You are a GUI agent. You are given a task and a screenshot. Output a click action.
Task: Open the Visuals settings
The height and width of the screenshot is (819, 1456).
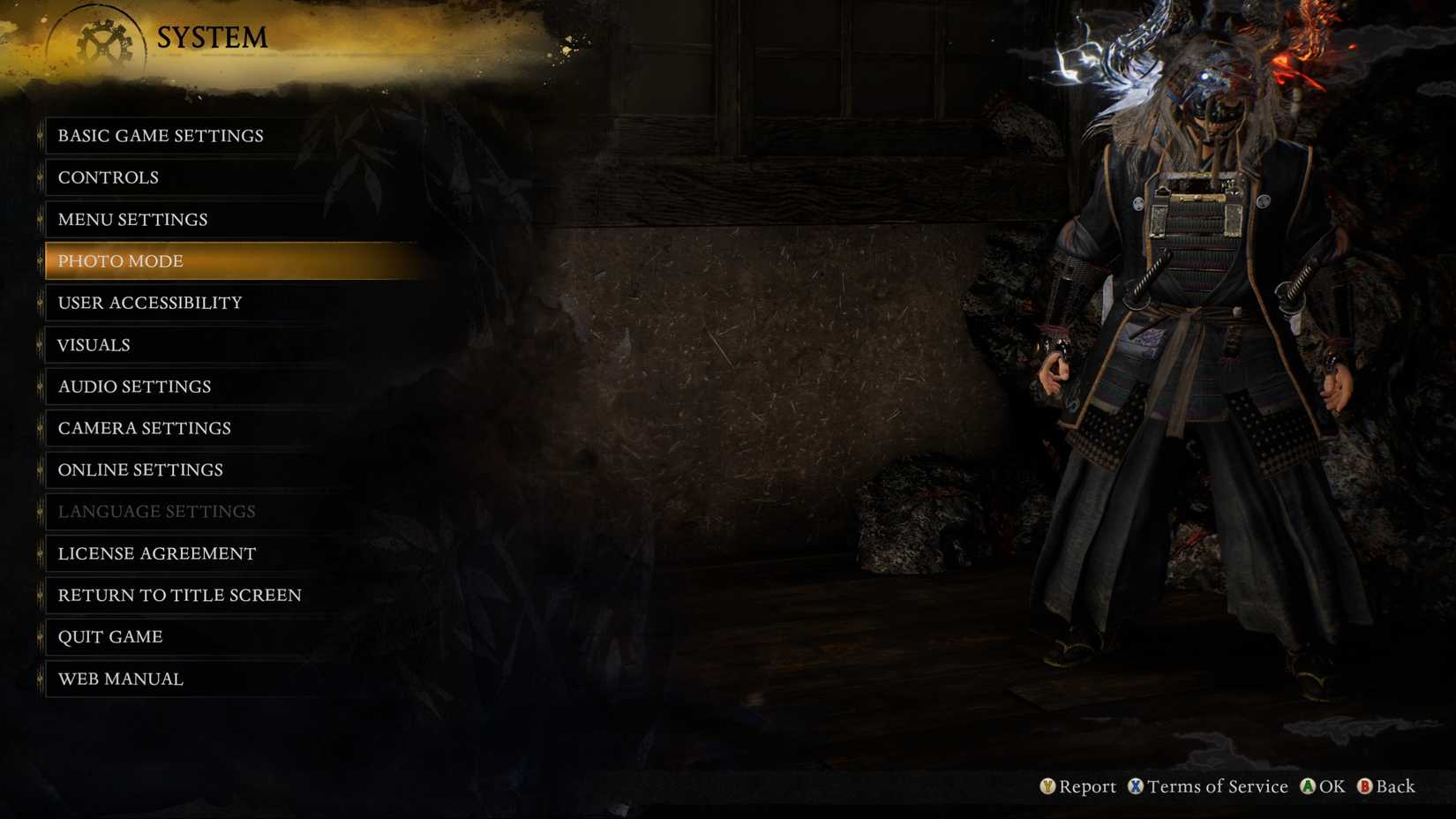click(x=93, y=345)
